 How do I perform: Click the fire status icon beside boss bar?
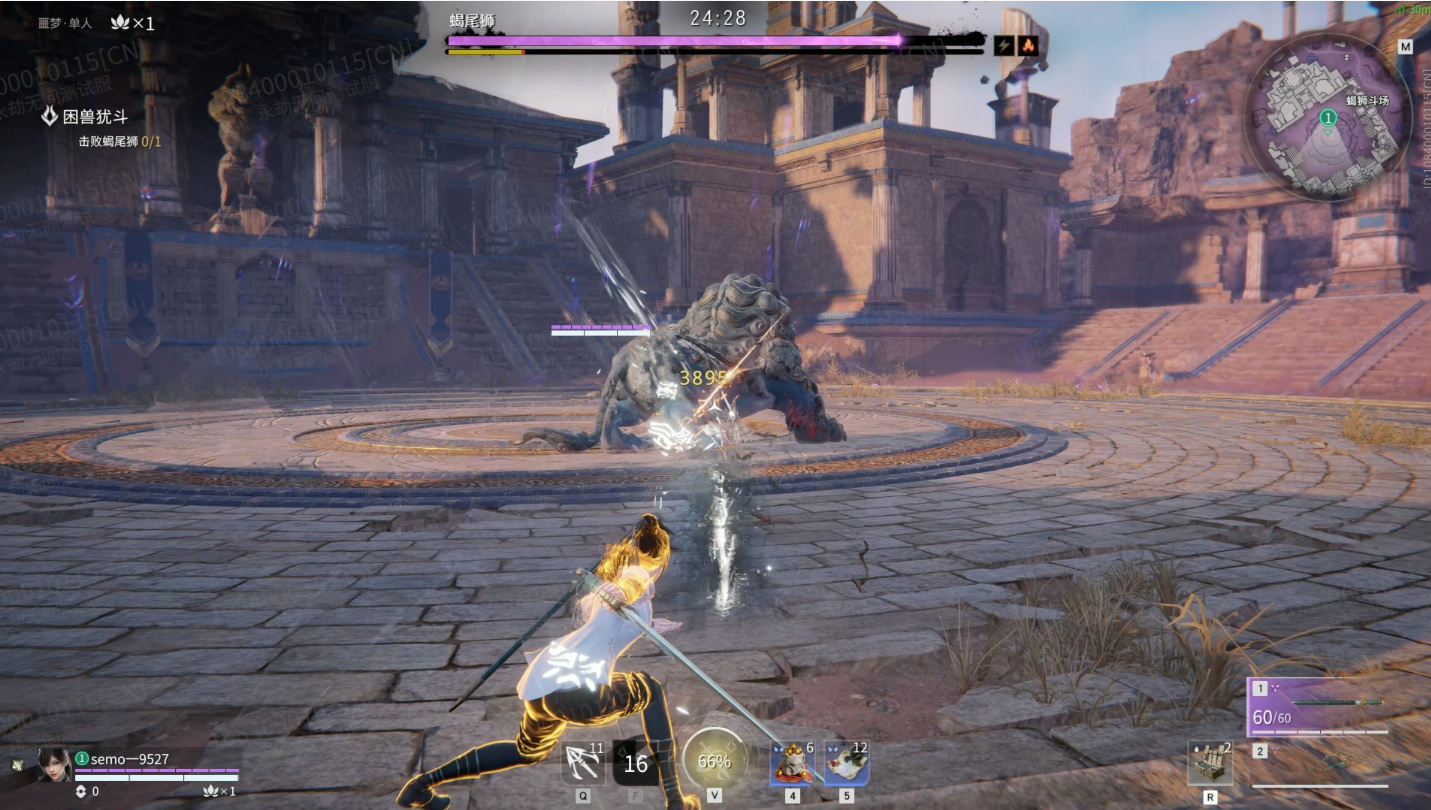pos(1027,45)
